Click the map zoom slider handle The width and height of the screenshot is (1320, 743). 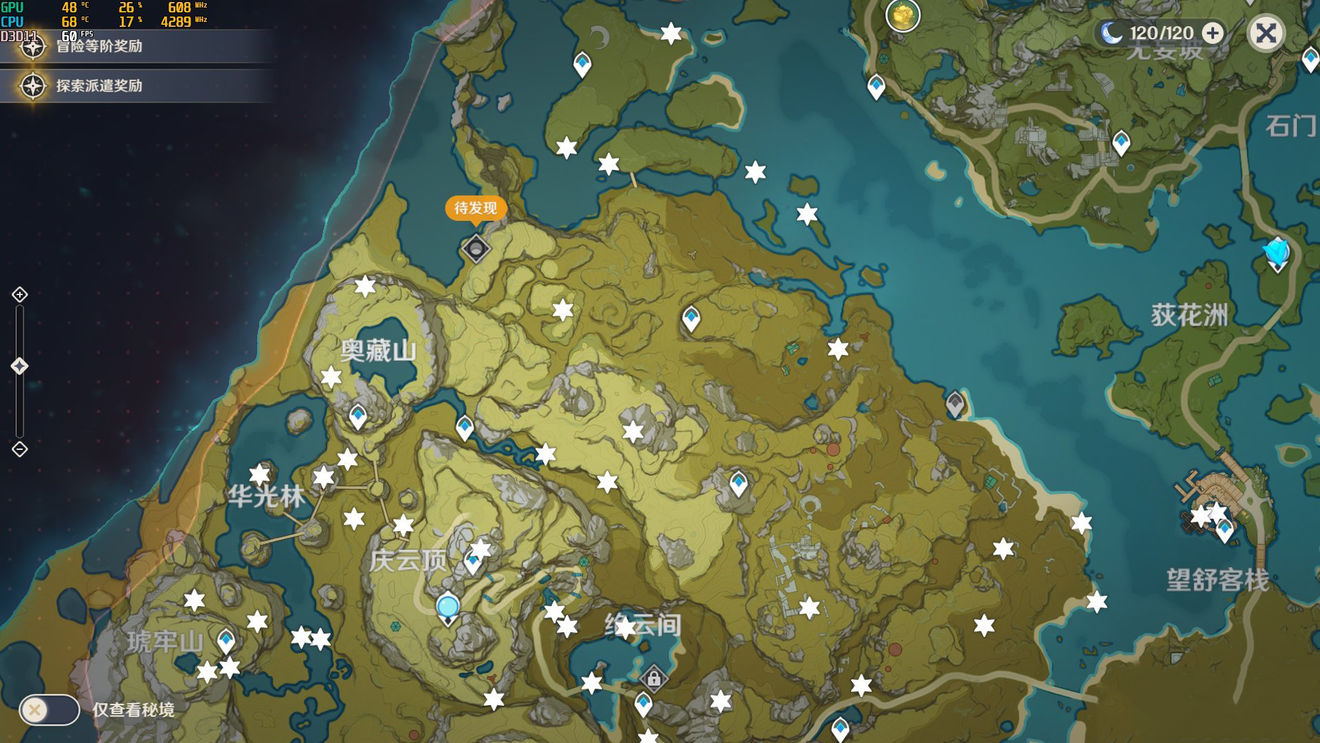coord(19,367)
